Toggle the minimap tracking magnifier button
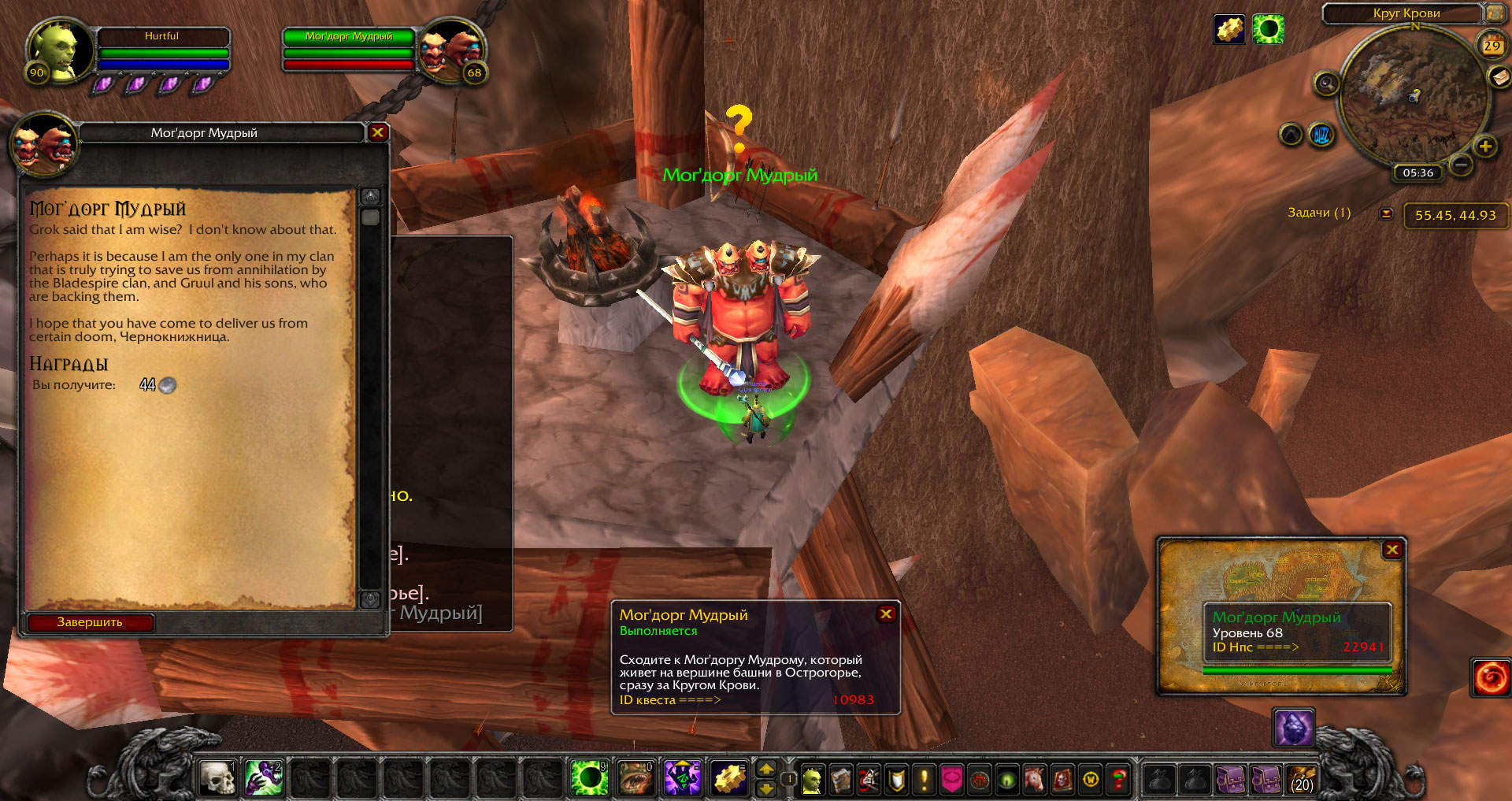The height and width of the screenshot is (801, 1512). pyautogui.click(x=1326, y=83)
